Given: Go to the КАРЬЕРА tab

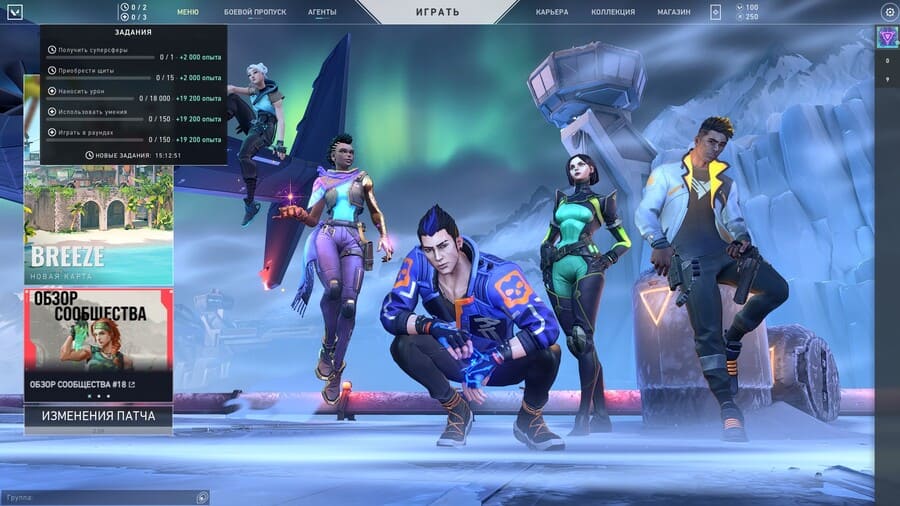Looking at the screenshot, I should coord(551,12).
